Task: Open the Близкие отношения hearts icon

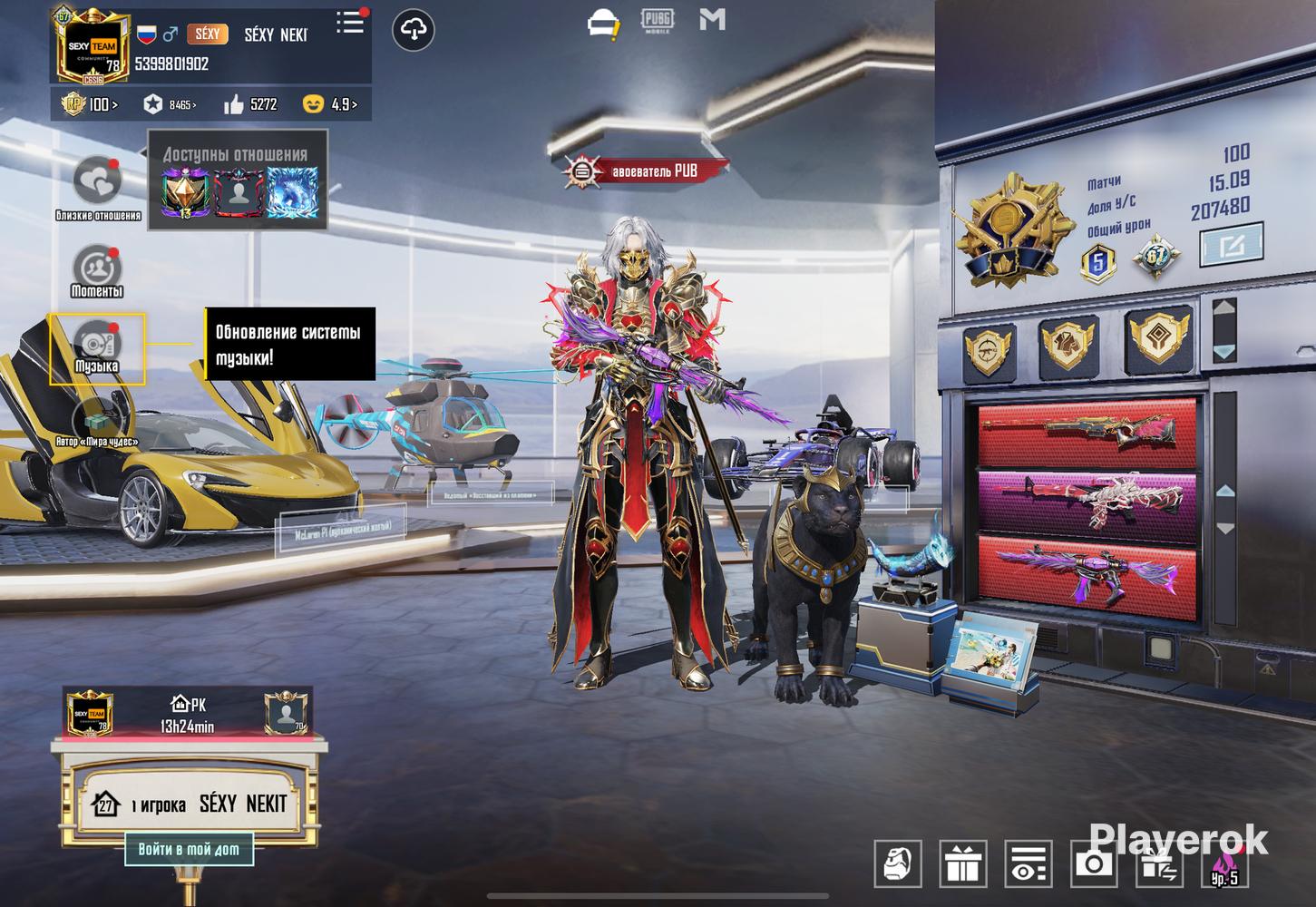Action: (97, 182)
